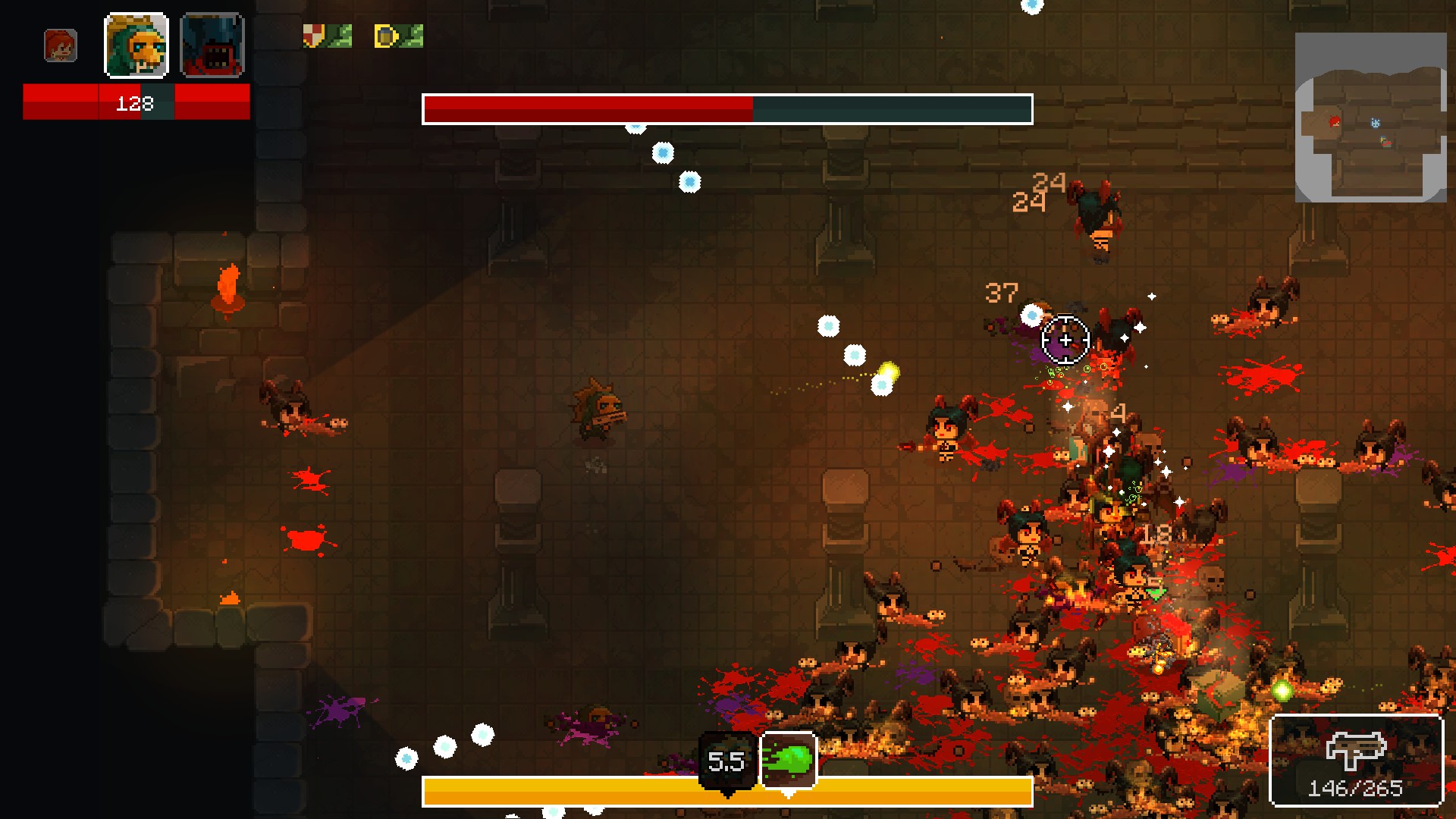Click the 5.5 second cooldown indicator
The width and height of the screenshot is (1456, 819).
coord(726,762)
